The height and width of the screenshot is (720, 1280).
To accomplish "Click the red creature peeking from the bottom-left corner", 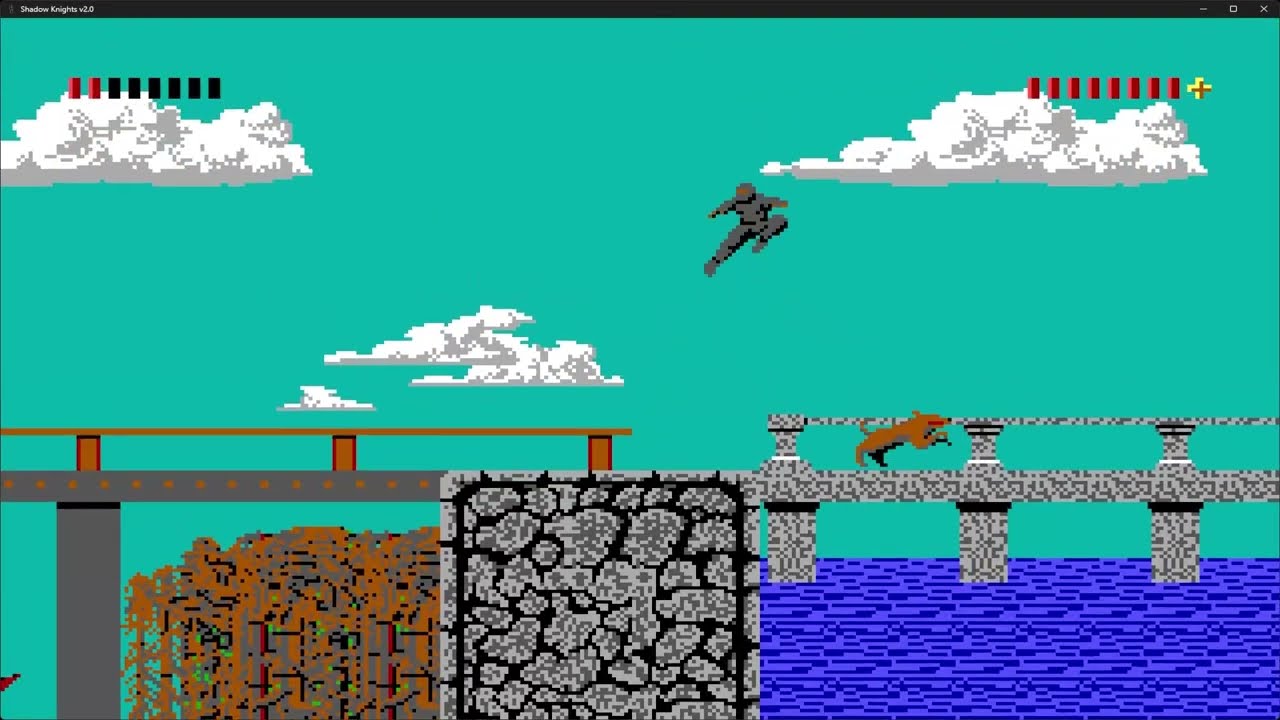I will 8,683.
